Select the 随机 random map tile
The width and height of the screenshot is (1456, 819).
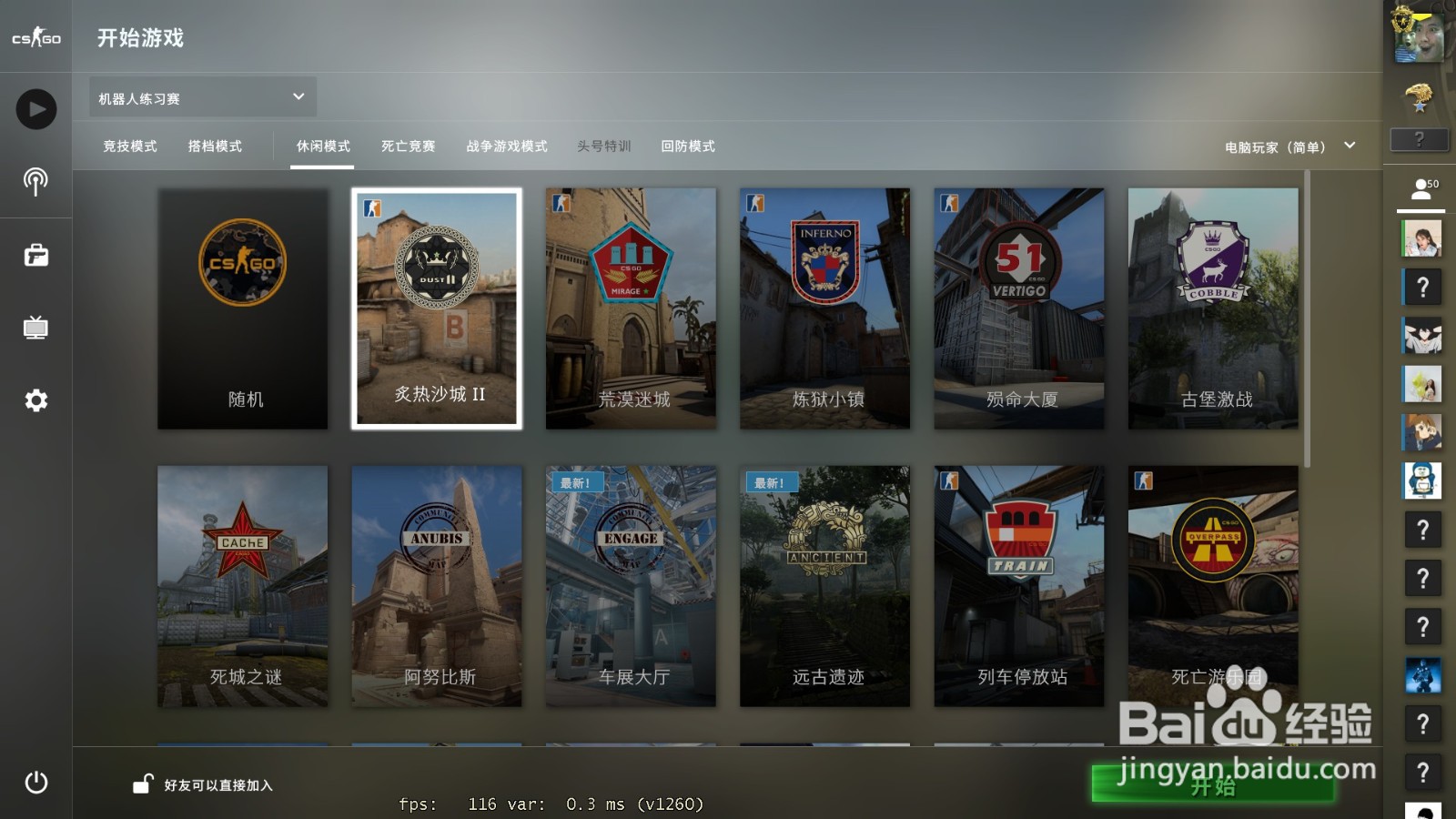tap(242, 308)
